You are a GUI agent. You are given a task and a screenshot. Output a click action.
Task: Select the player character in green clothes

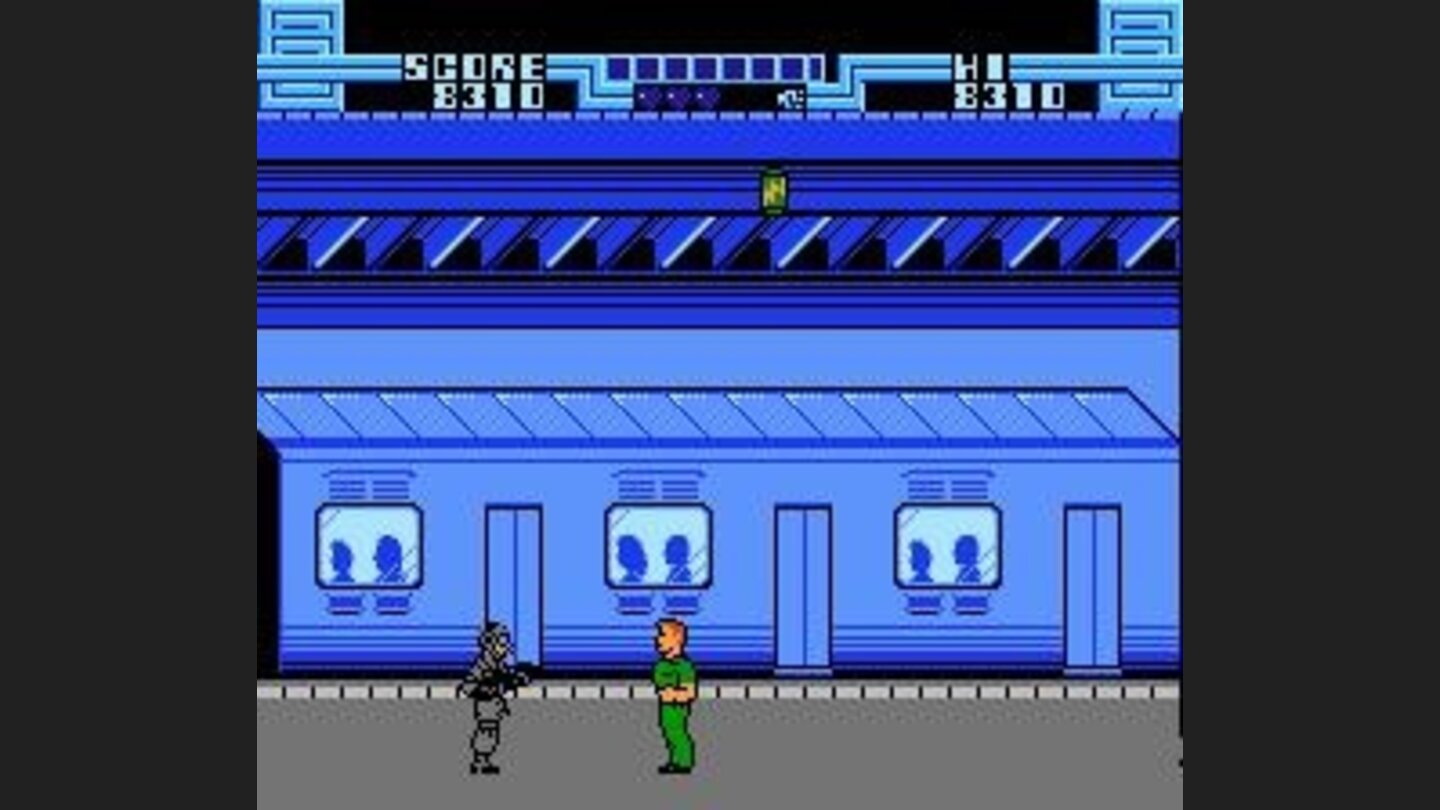tap(672, 700)
